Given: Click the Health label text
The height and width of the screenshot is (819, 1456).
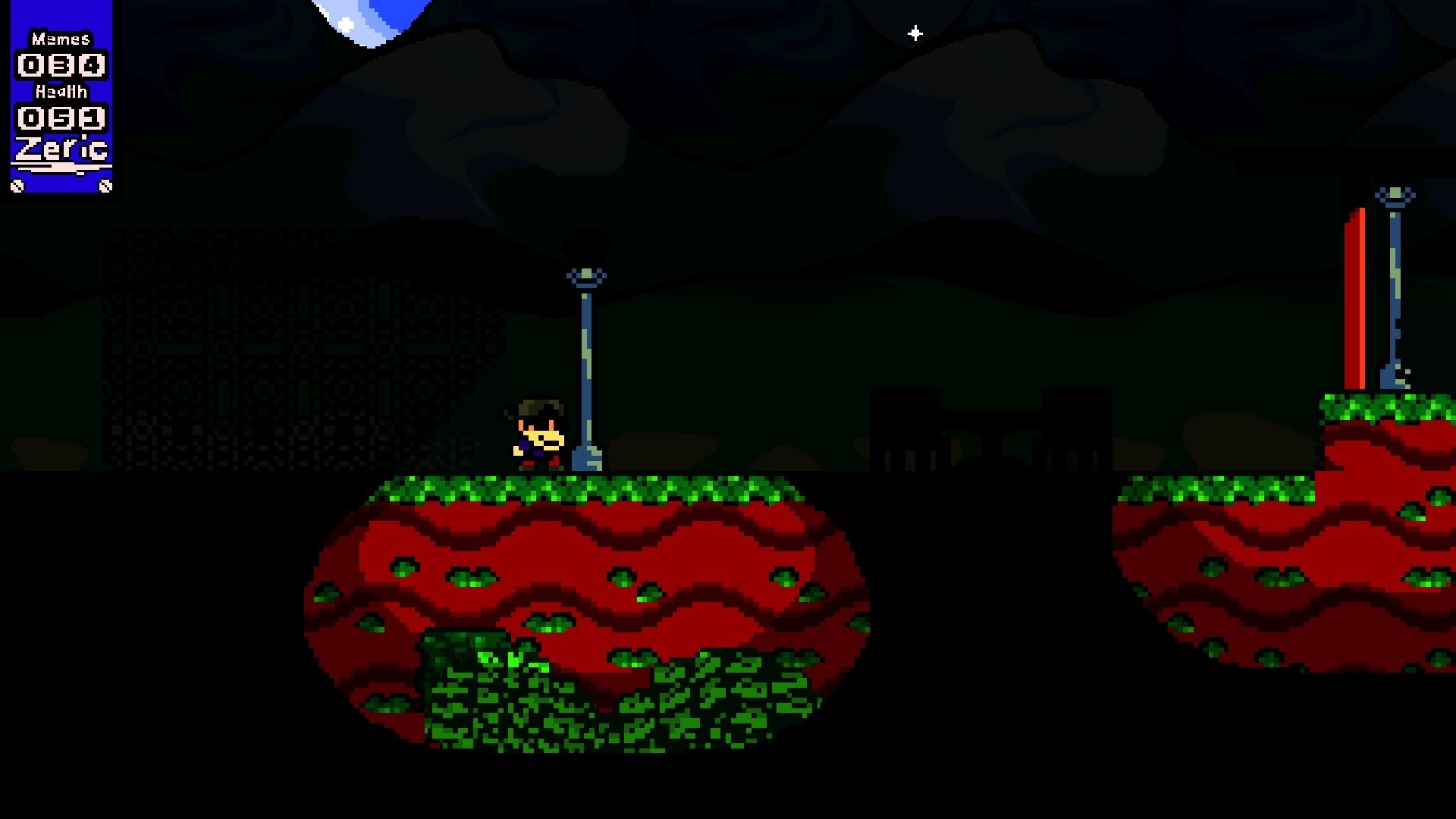Looking at the screenshot, I should 61,93.
